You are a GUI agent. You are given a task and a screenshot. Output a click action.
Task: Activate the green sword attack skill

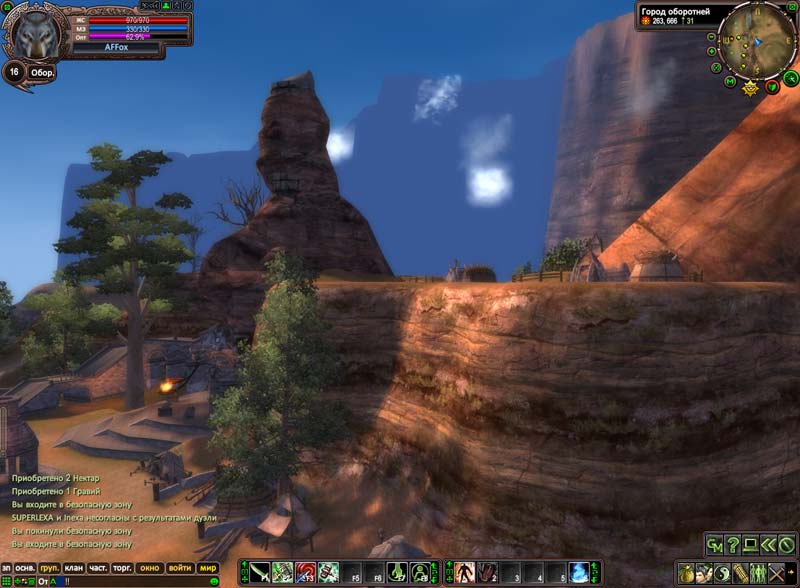pyautogui.click(x=260, y=573)
